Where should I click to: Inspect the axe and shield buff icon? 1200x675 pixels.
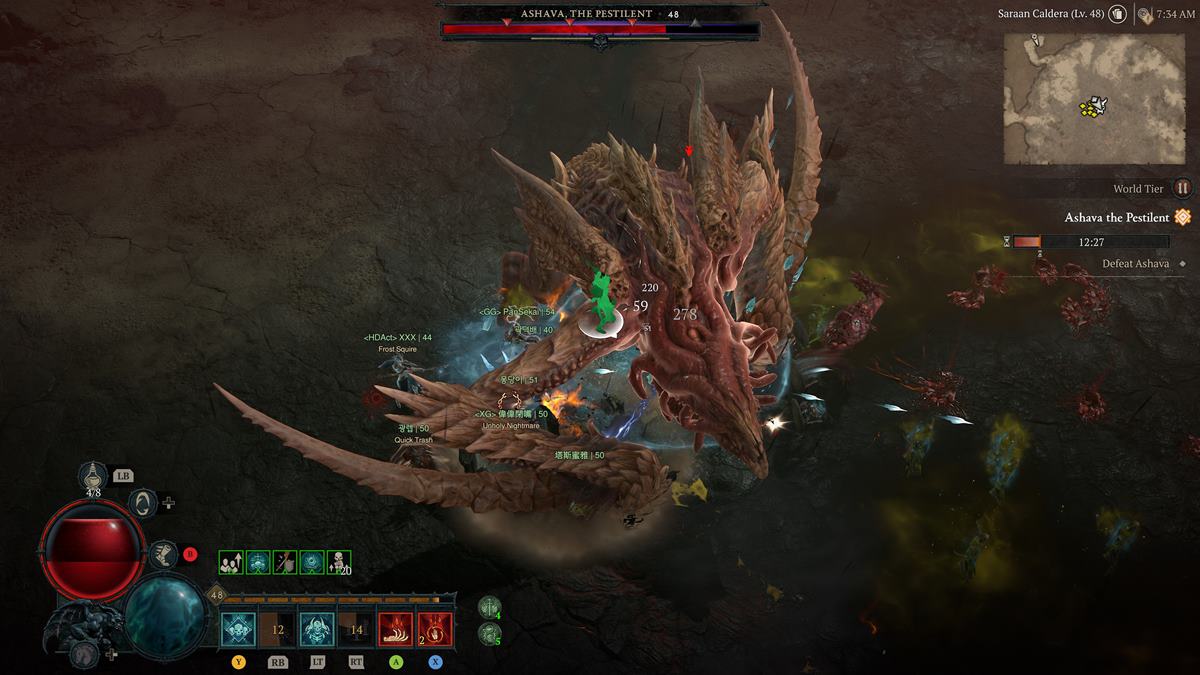coord(285,563)
